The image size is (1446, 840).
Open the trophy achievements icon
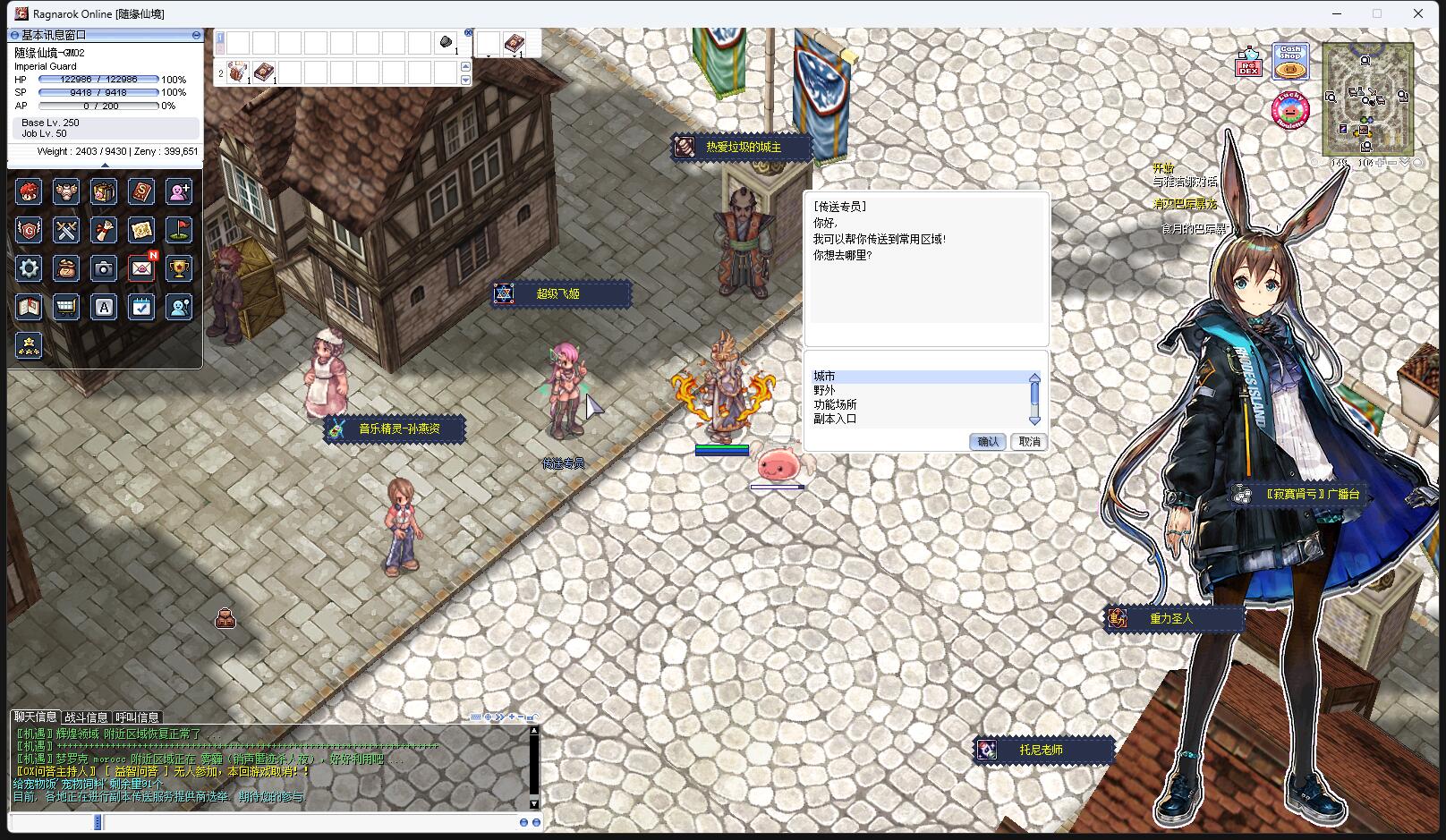coord(179,268)
